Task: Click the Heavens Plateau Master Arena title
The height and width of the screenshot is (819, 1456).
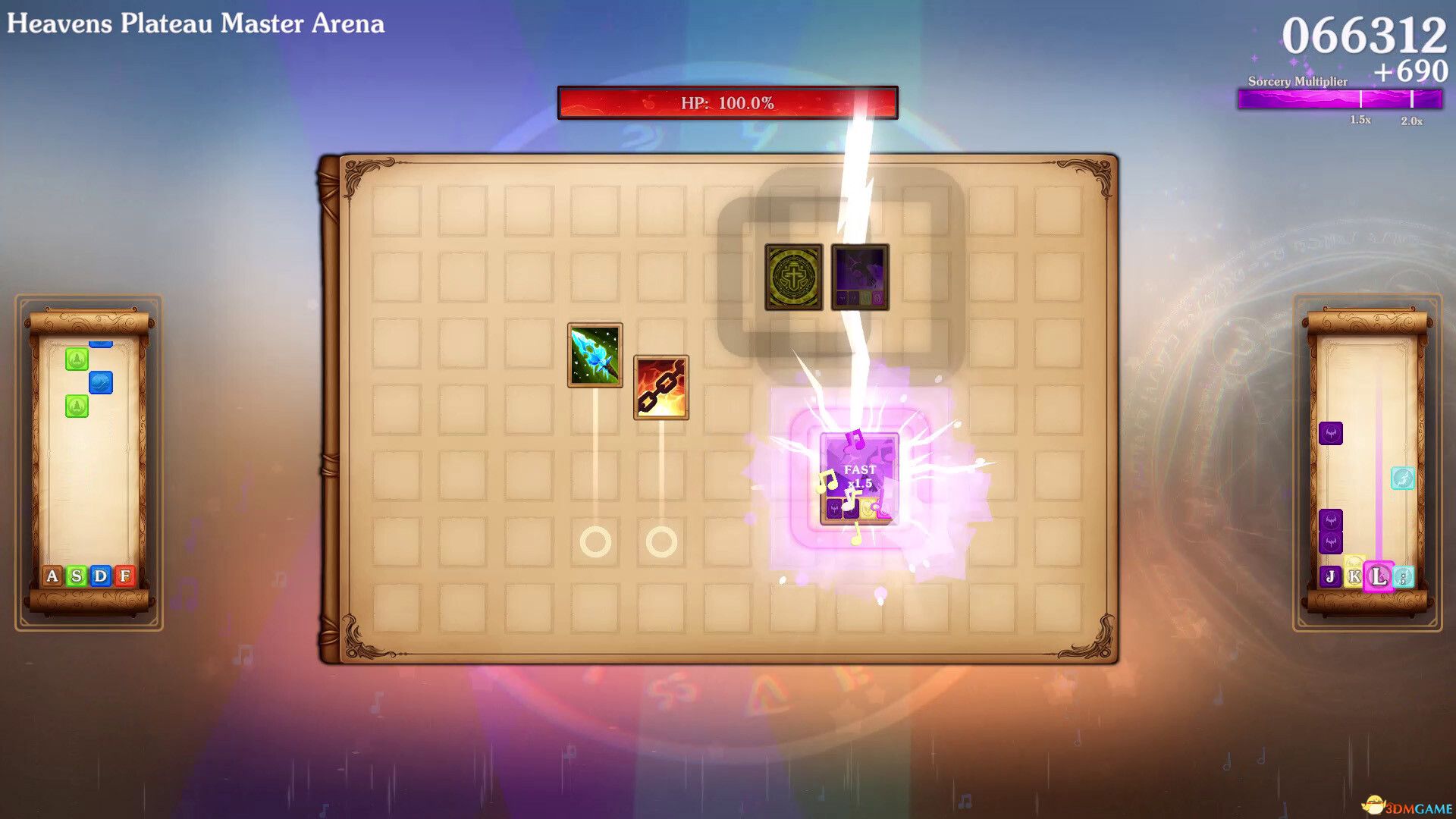Action: pos(194,24)
